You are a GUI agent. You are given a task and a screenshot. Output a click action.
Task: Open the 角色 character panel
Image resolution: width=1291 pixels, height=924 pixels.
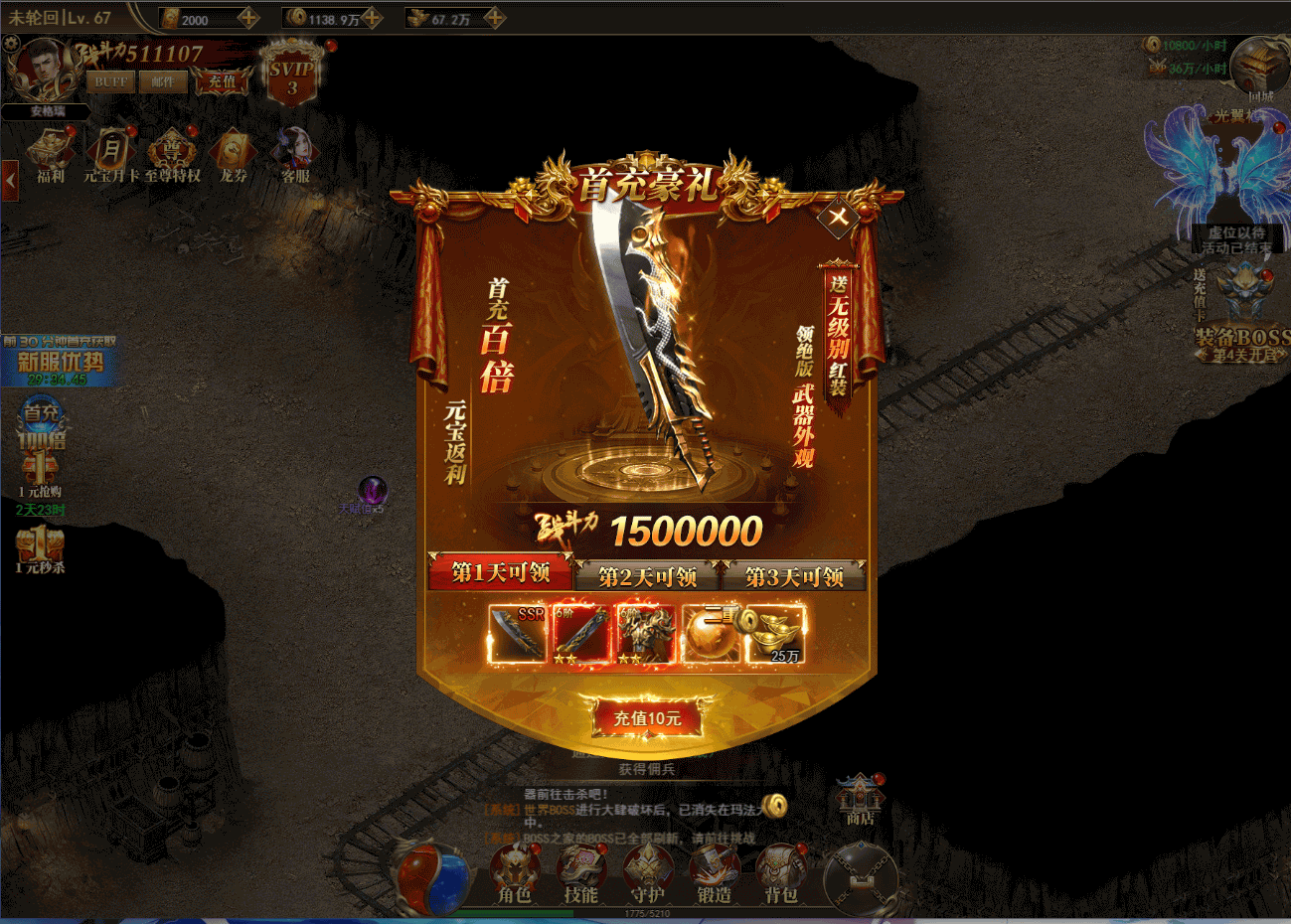coord(514,876)
